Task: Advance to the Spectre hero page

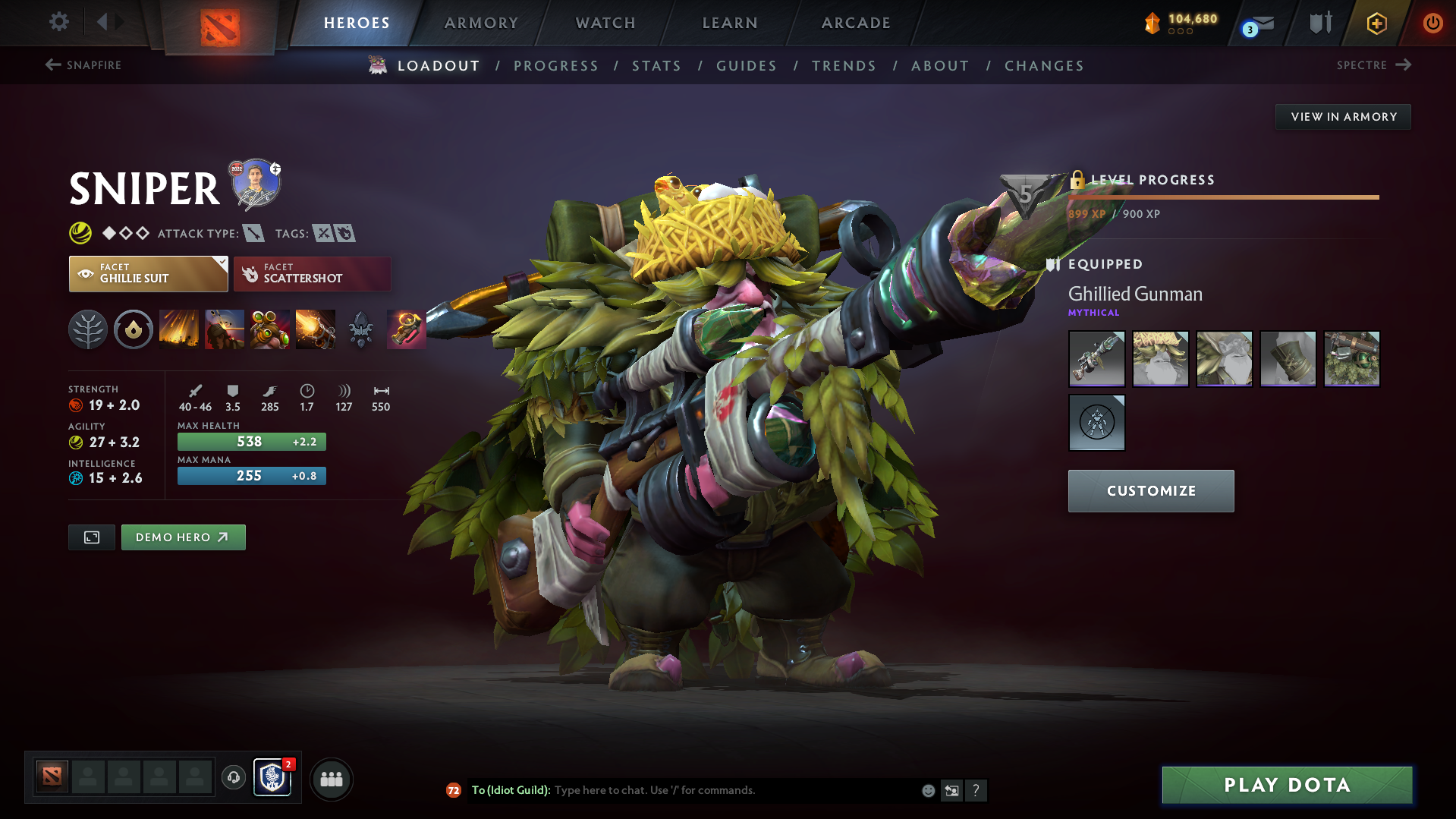Action: coord(1375,65)
